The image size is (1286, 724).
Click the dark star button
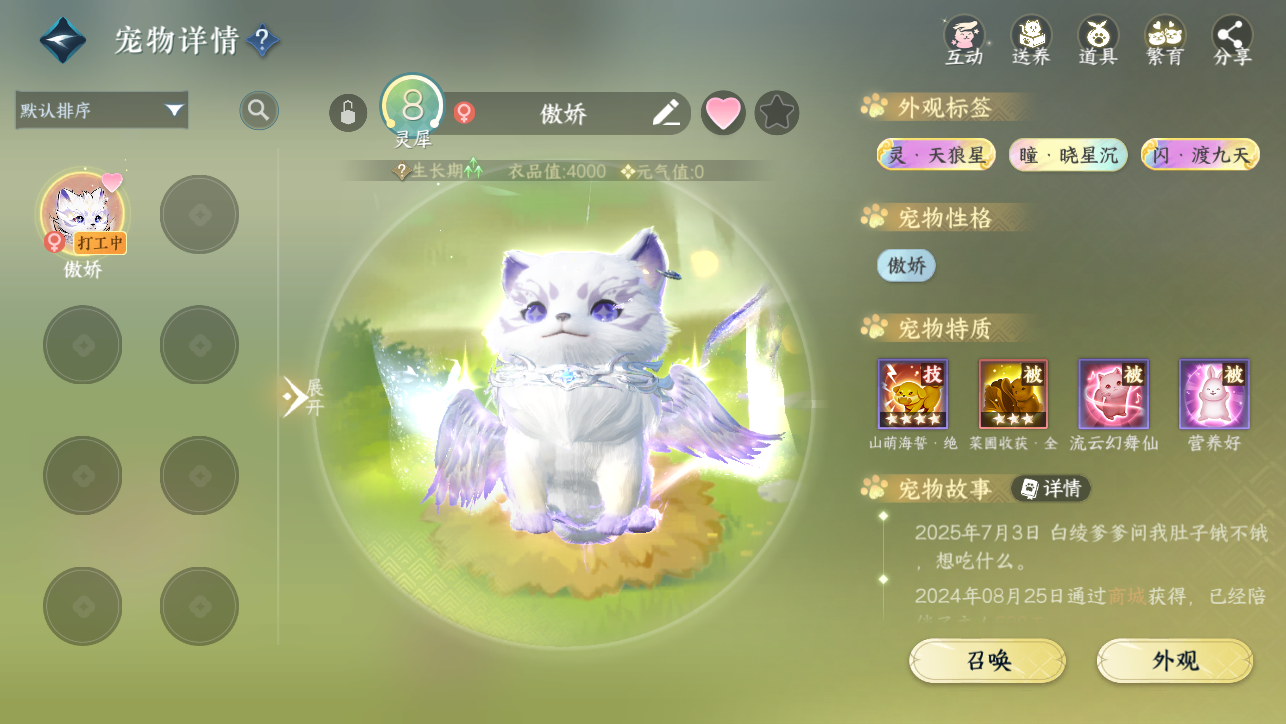pyautogui.click(x=777, y=112)
